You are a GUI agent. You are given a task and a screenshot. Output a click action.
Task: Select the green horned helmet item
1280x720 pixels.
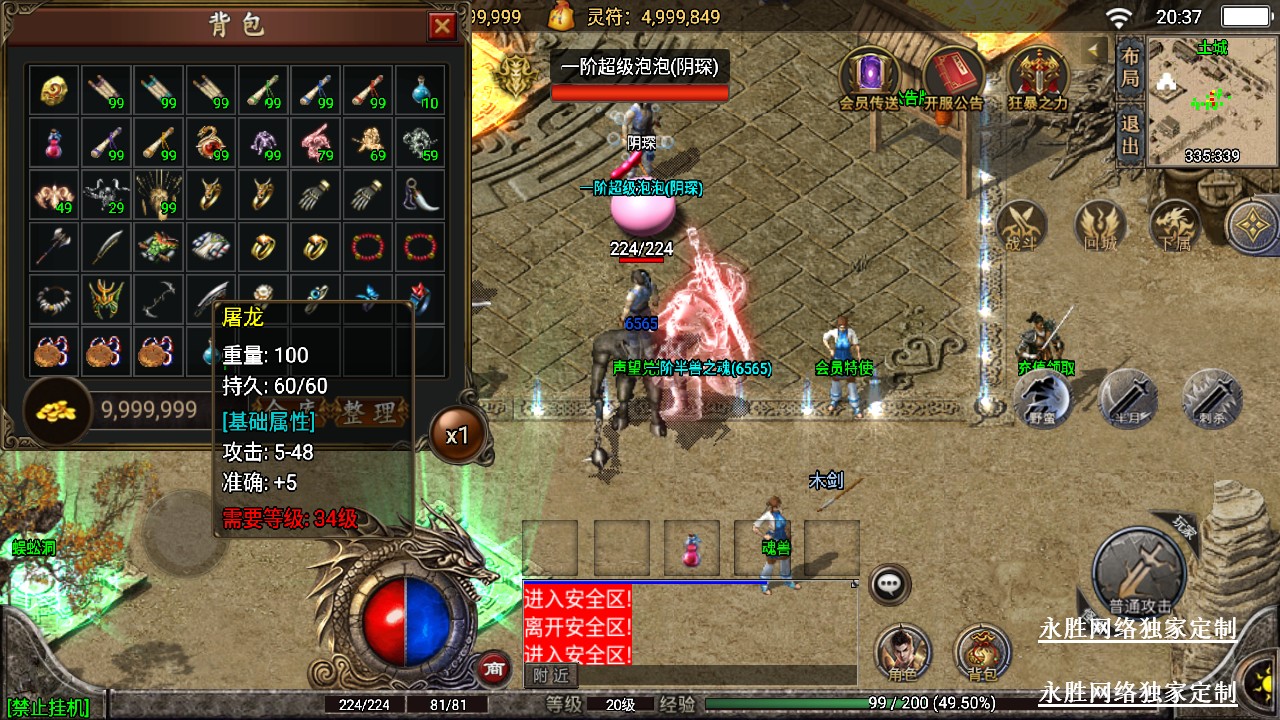click(108, 297)
